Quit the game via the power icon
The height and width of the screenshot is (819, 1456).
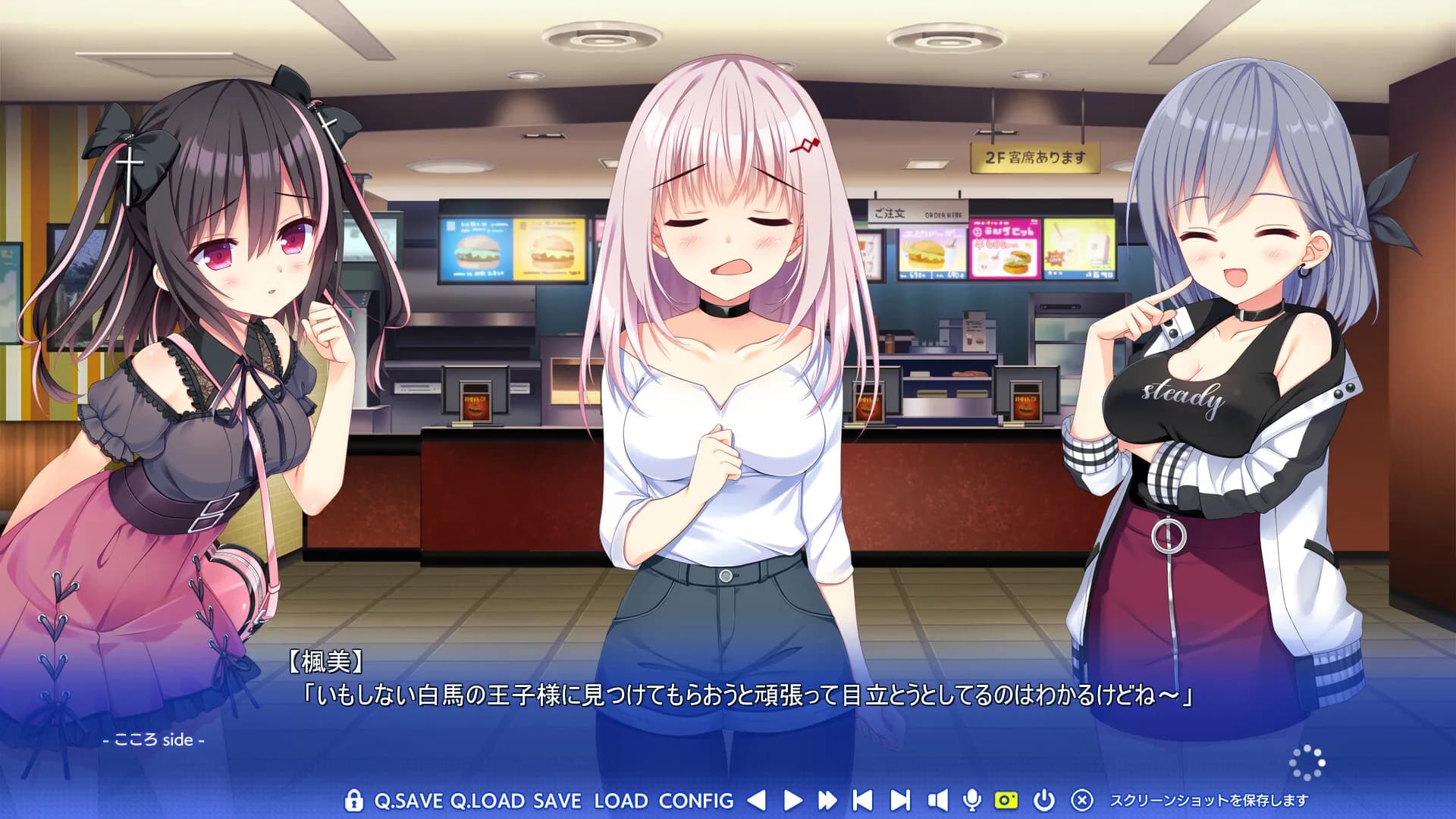(1044, 800)
